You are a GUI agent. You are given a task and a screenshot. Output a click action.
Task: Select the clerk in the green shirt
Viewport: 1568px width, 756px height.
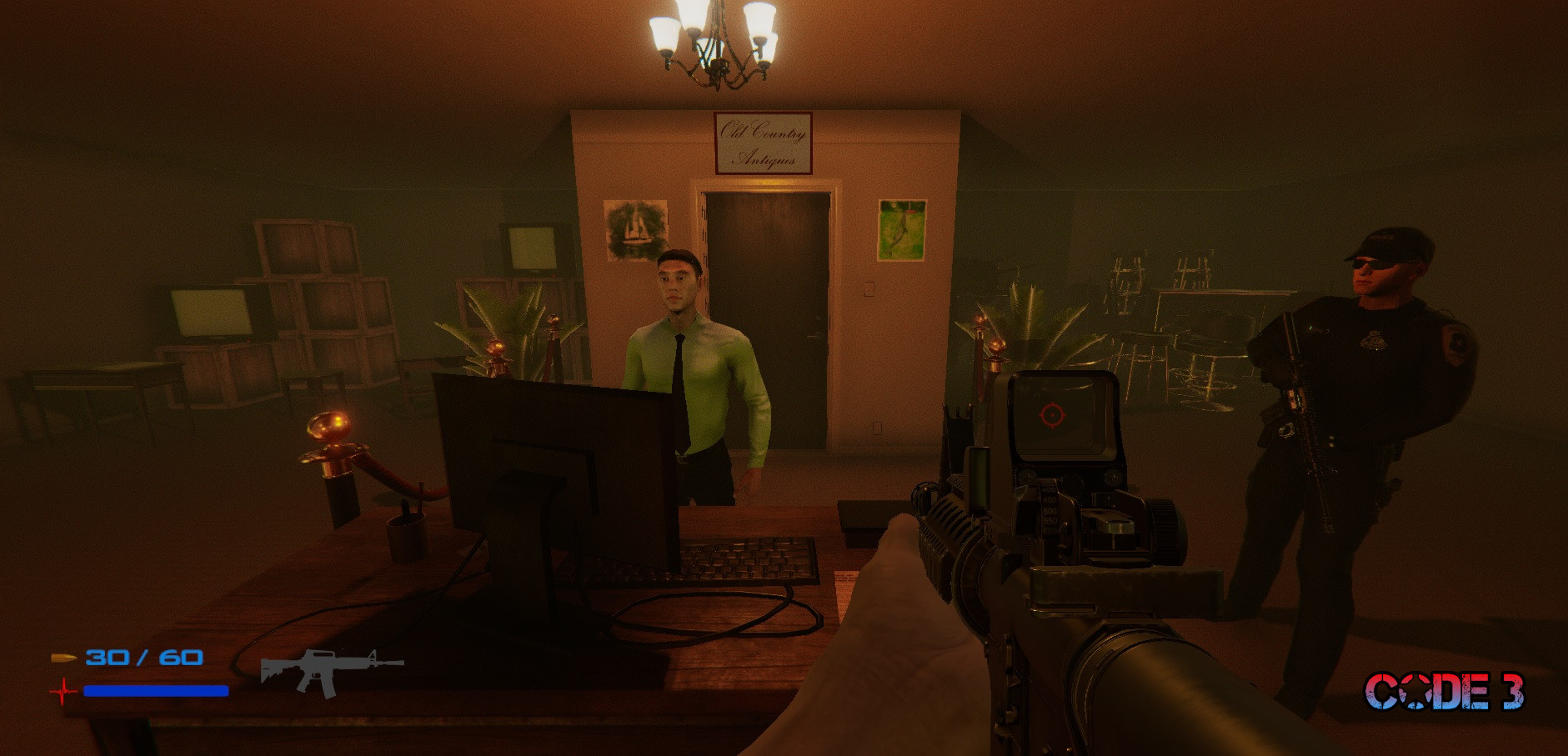(700, 375)
